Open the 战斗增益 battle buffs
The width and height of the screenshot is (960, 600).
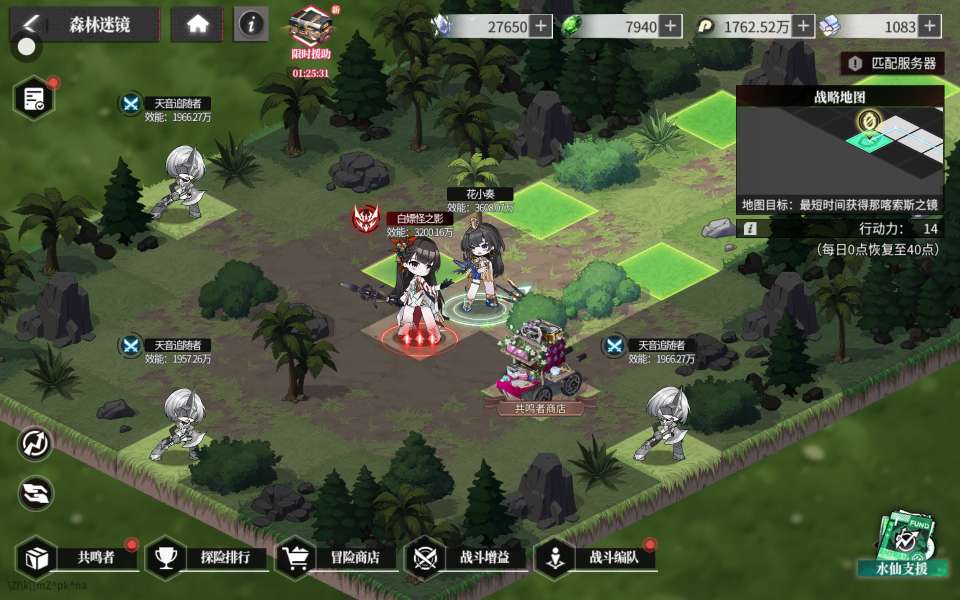[x=467, y=557]
